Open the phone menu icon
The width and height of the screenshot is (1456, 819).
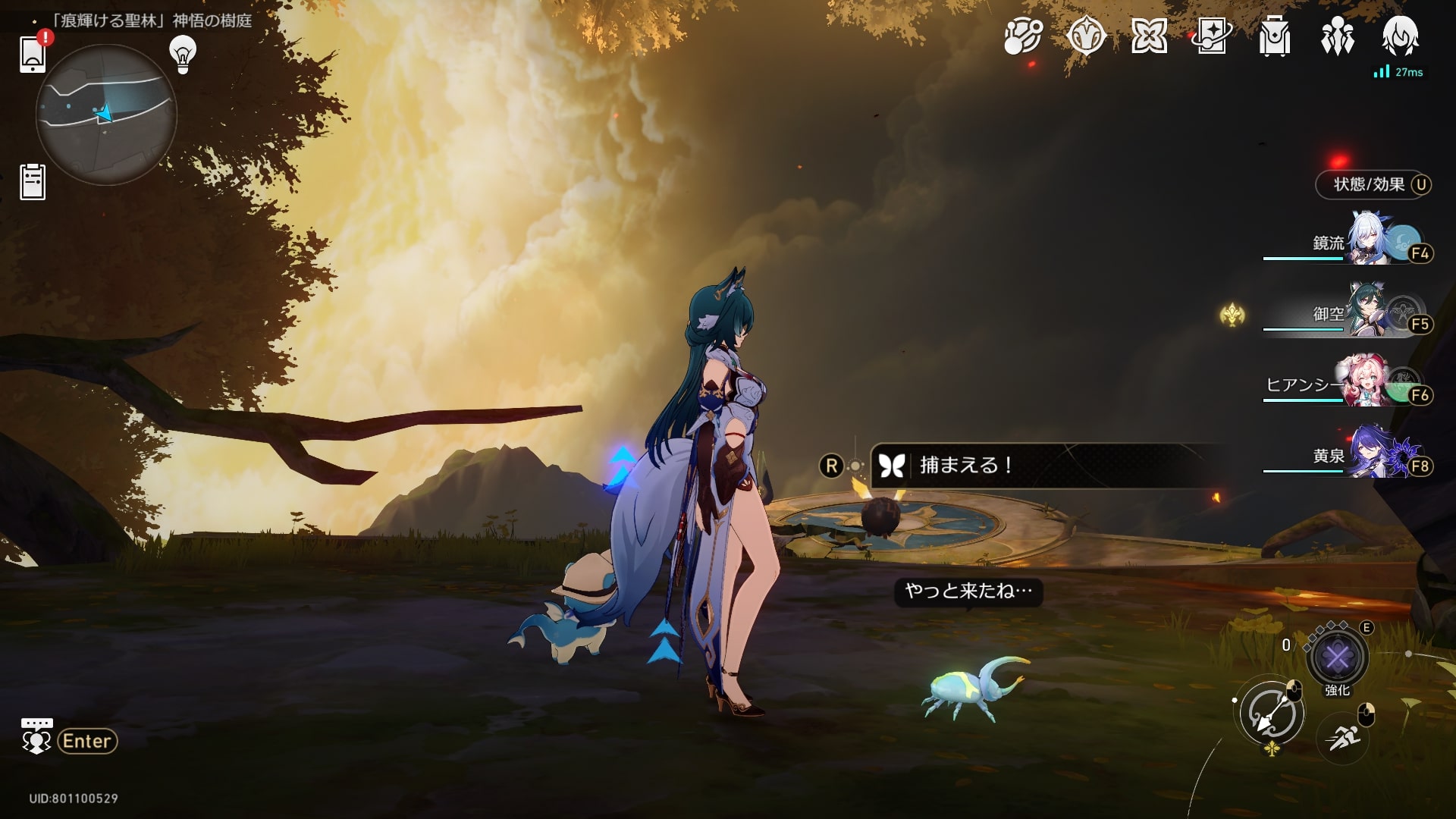point(33,53)
